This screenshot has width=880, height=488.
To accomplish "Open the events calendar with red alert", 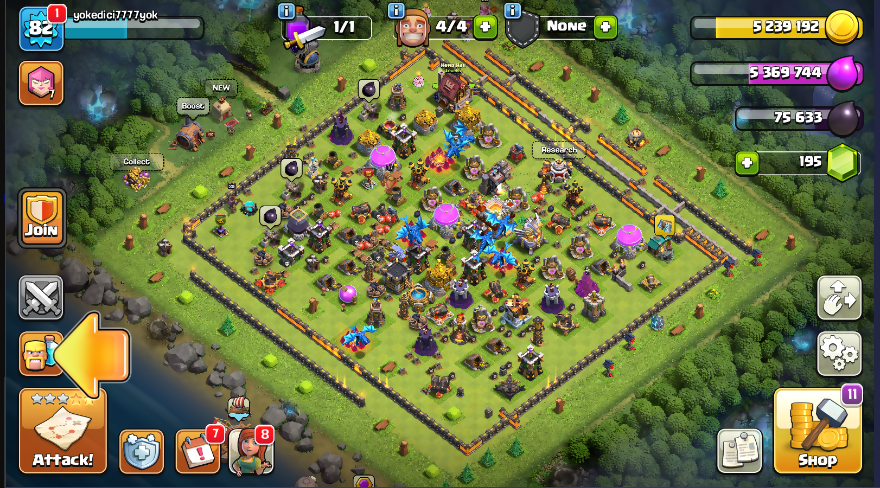I will pos(197,451).
